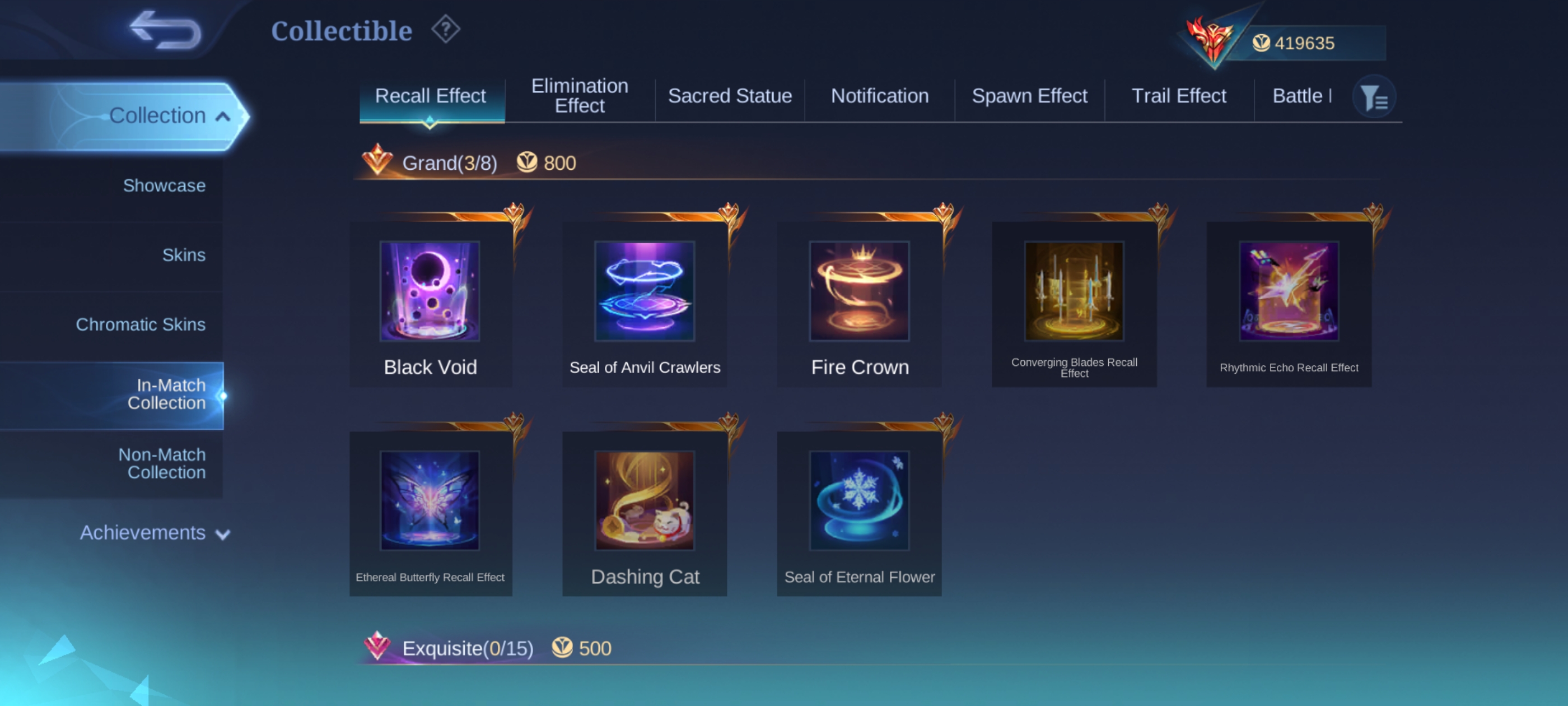This screenshot has width=1568, height=706.
Task: Open the Collectible help question mark
Action: [446, 29]
